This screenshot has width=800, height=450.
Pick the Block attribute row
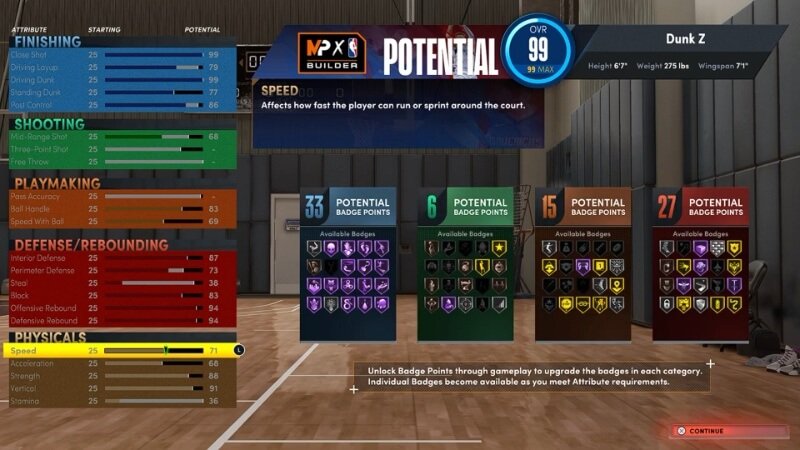click(120, 296)
